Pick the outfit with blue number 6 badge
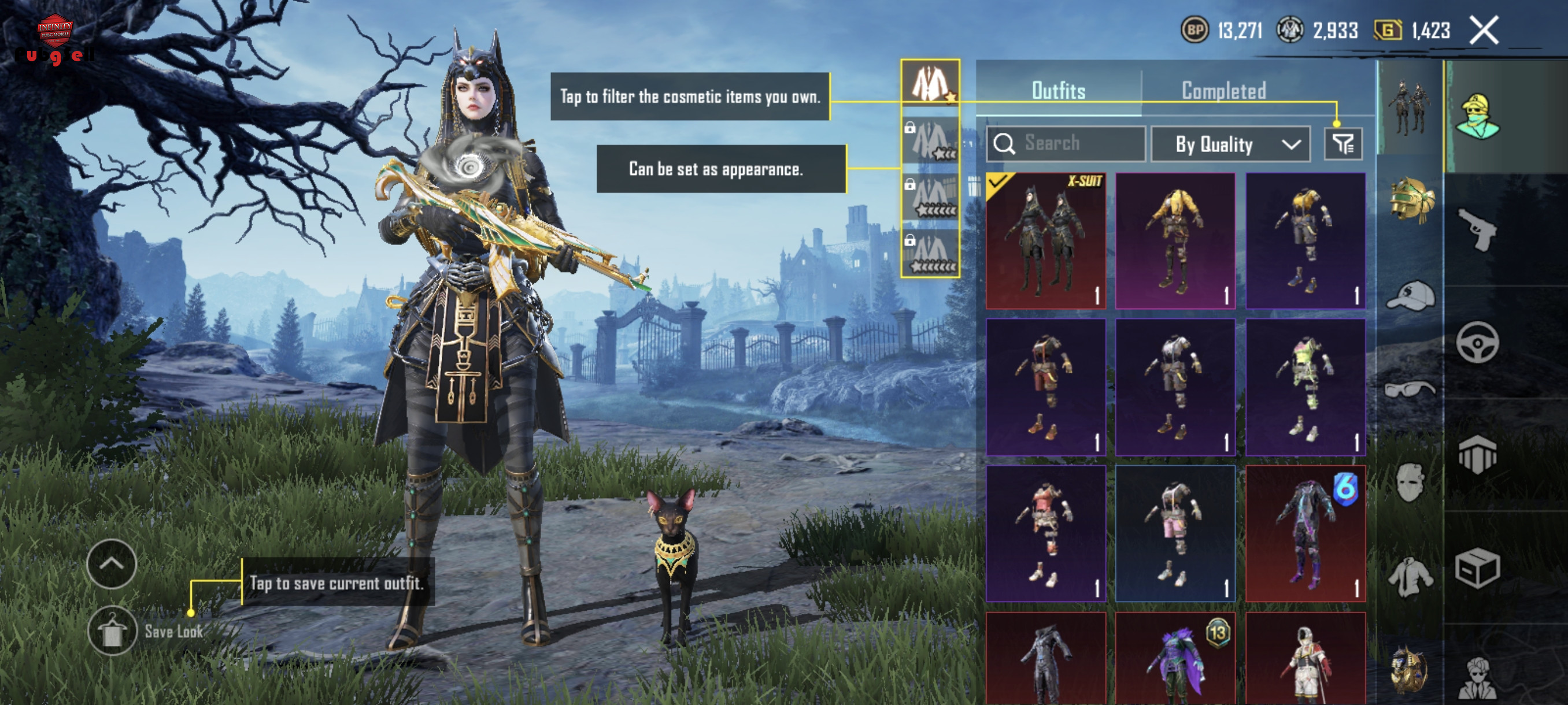The width and height of the screenshot is (1568, 705). click(1305, 533)
